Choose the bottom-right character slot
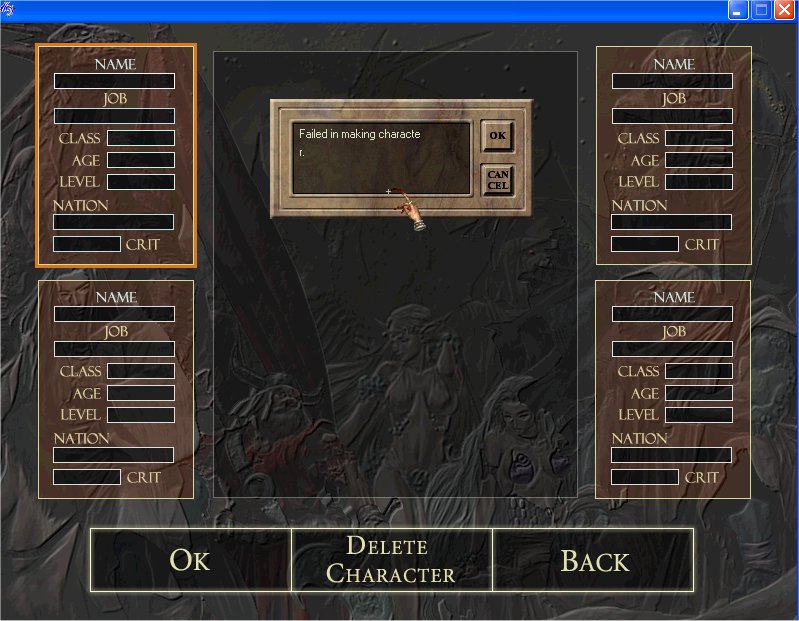The image size is (799, 621). (673, 388)
